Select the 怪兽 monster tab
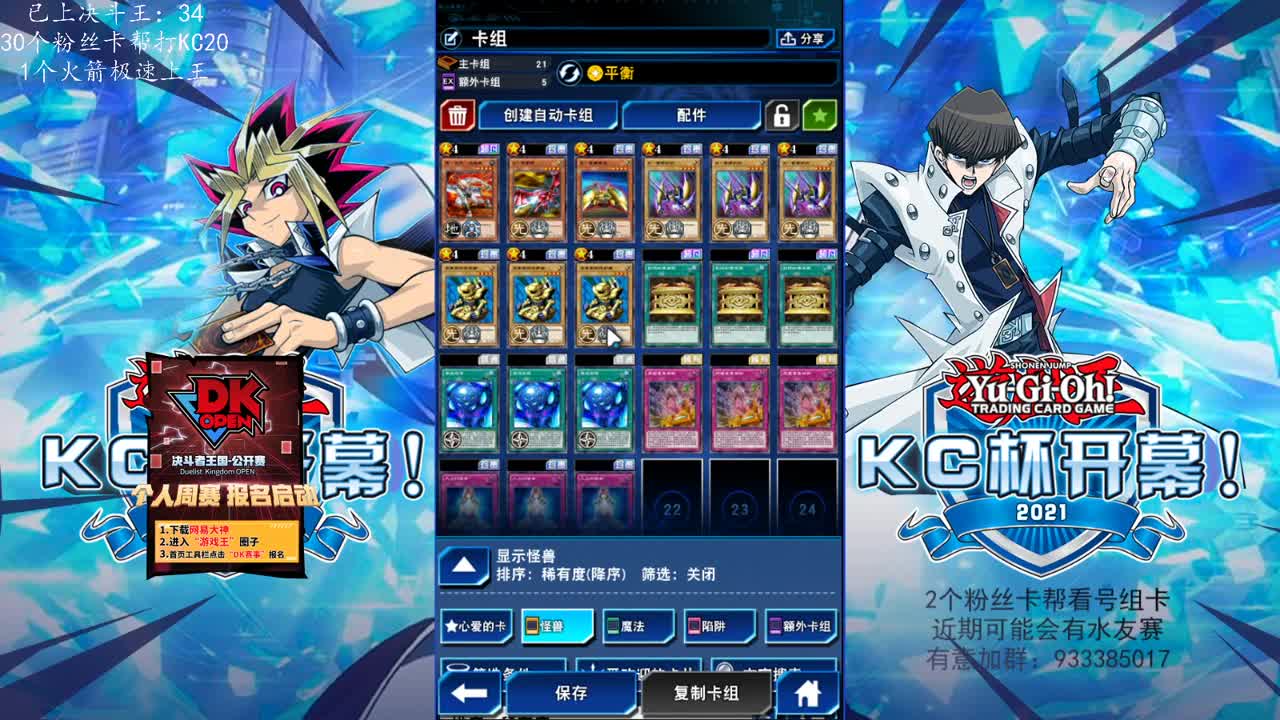Screen dimensions: 1280x720 556,626
